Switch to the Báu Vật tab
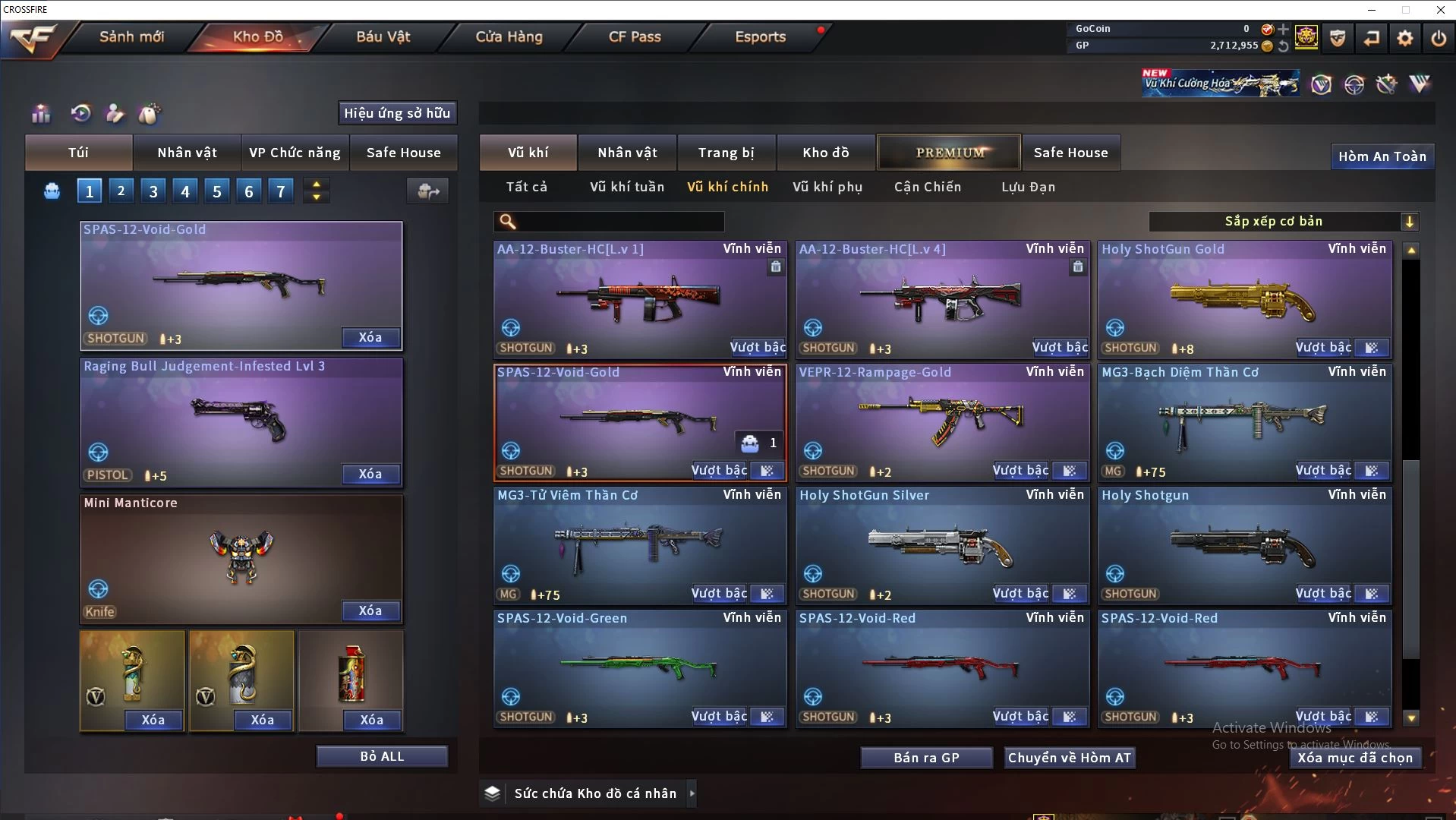Screen dimensions: 1456x820 tap(383, 36)
